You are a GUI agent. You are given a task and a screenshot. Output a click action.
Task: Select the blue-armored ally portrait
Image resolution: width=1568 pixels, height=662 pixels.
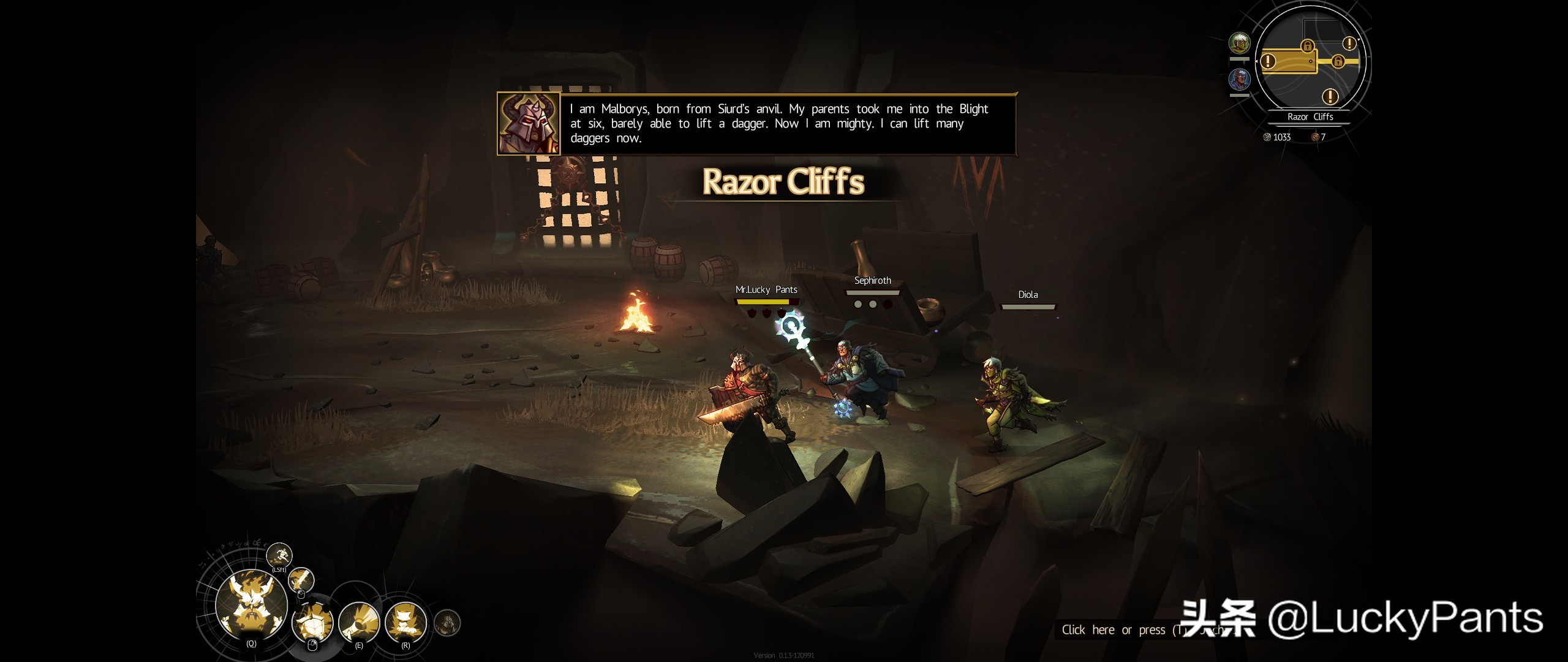(1240, 80)
